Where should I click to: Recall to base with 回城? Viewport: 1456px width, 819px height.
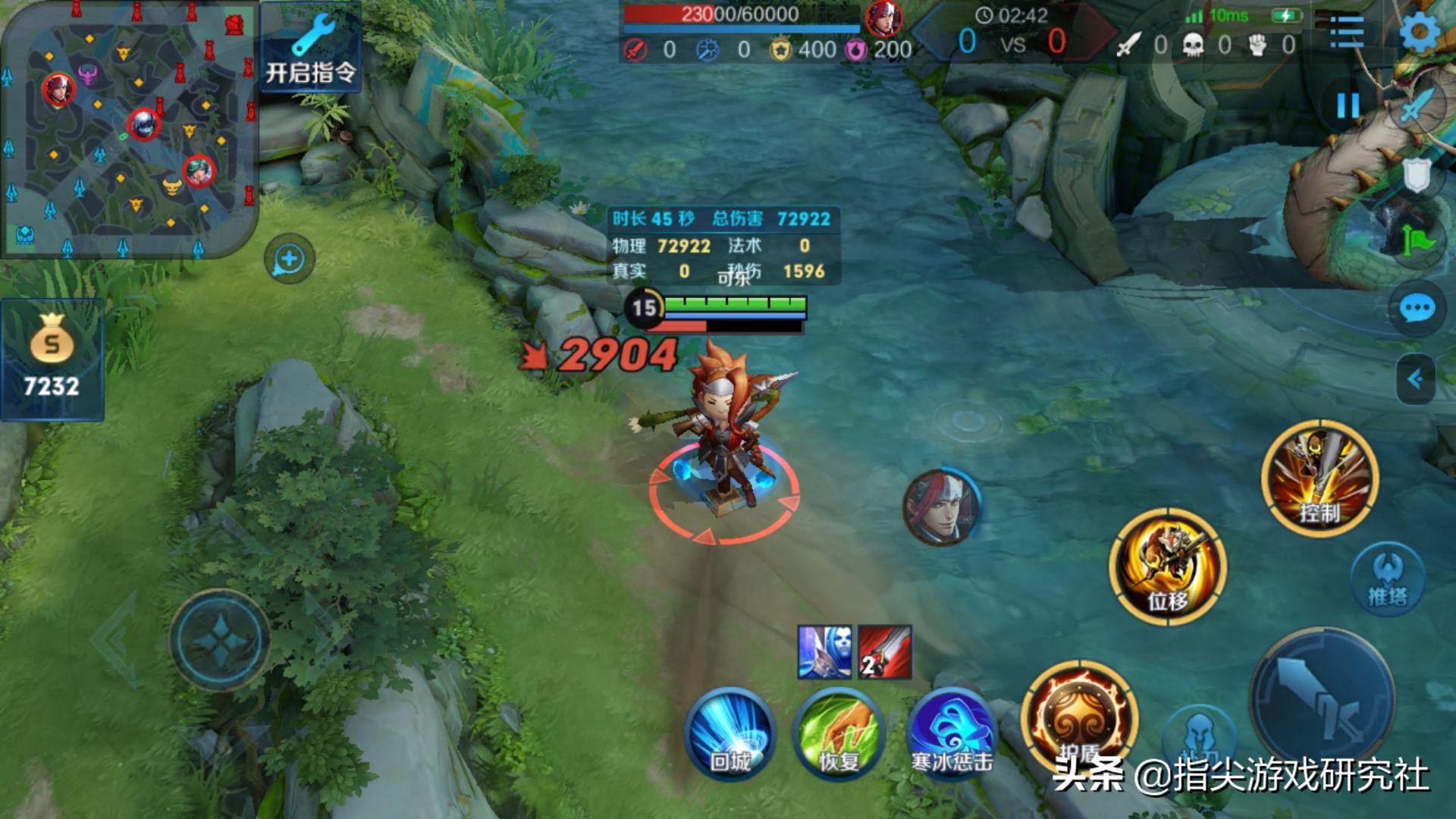(730, 733)
